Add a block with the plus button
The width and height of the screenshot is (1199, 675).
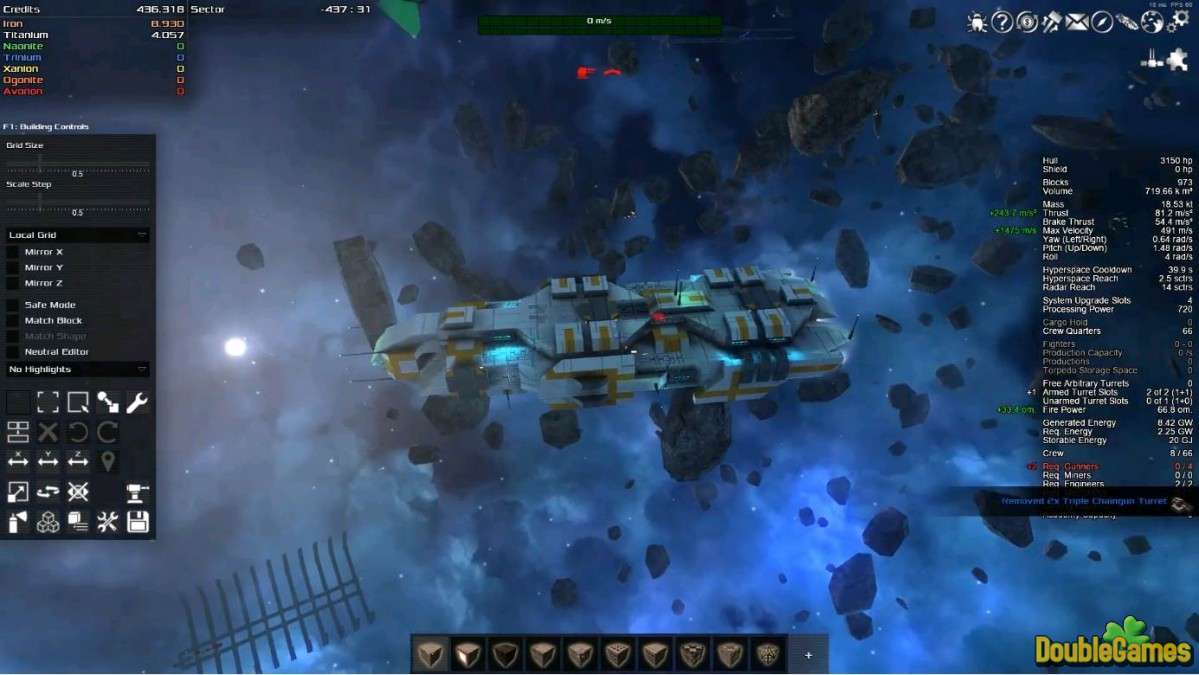pyautogui.click(x=808, y=655)
